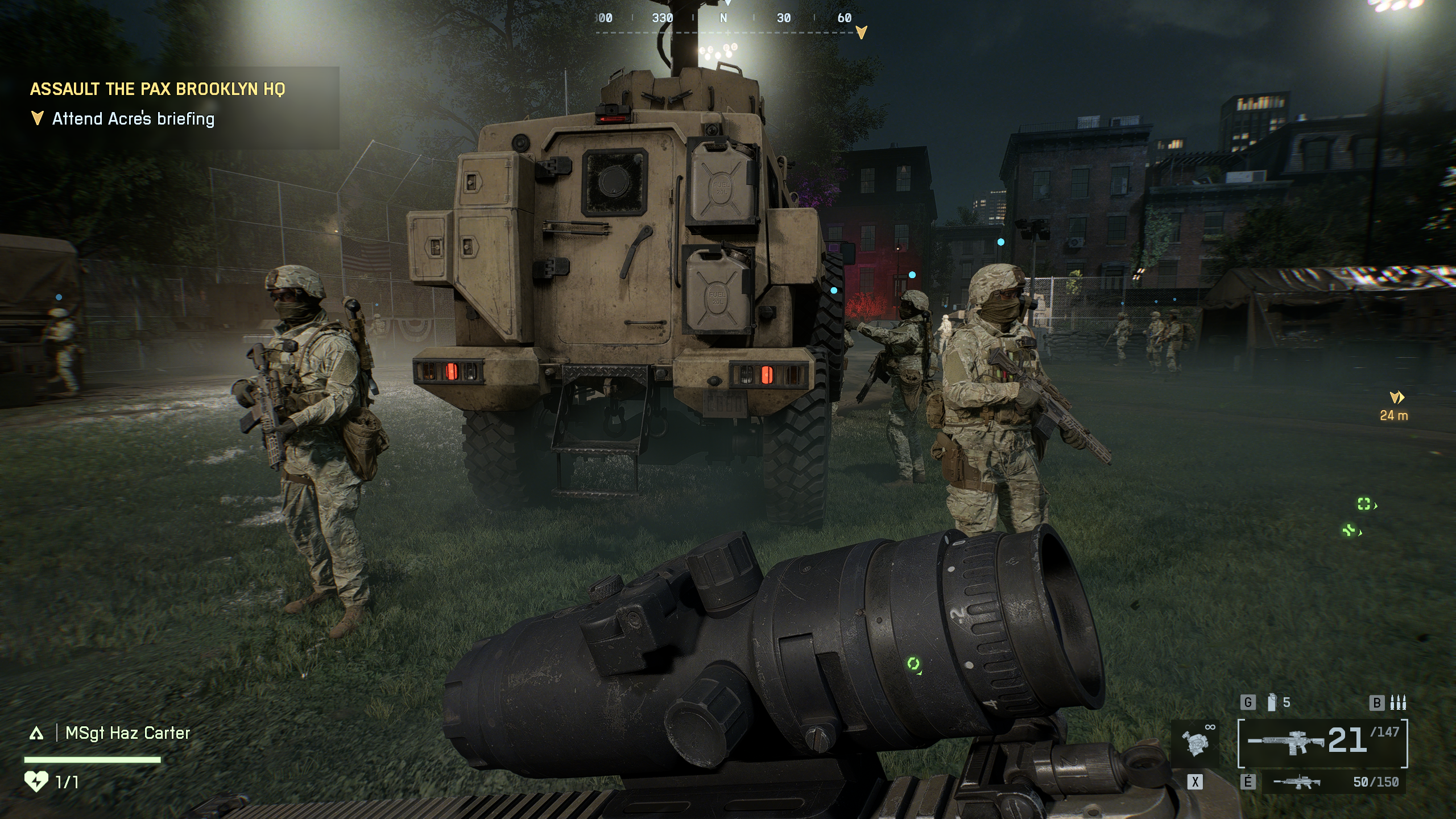Choose the suppressed primary rifle slot
Screen dimensions: 1456x819
click(1288, 741)
